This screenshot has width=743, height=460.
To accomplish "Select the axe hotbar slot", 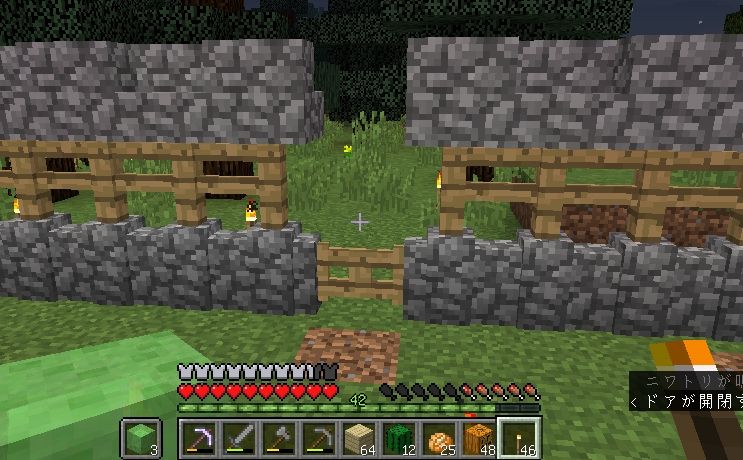I will pyautogui.click(x=278, y=438).
